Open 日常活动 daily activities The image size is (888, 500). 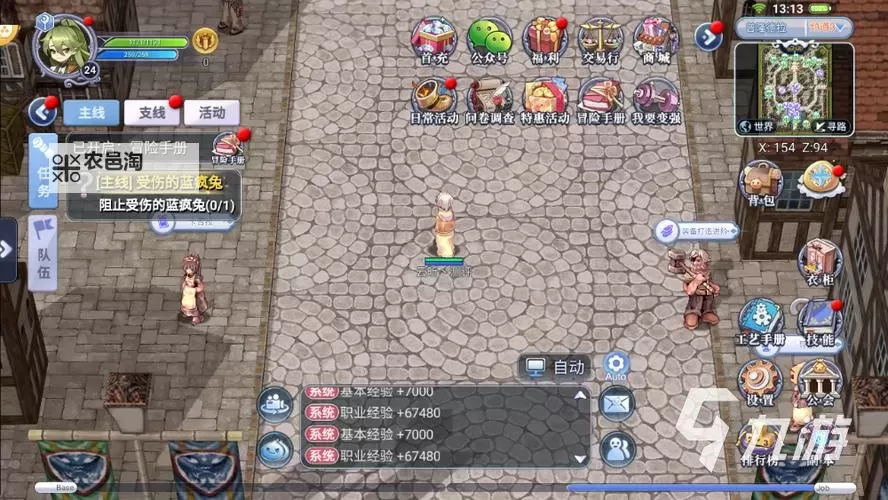coord(434,98)
